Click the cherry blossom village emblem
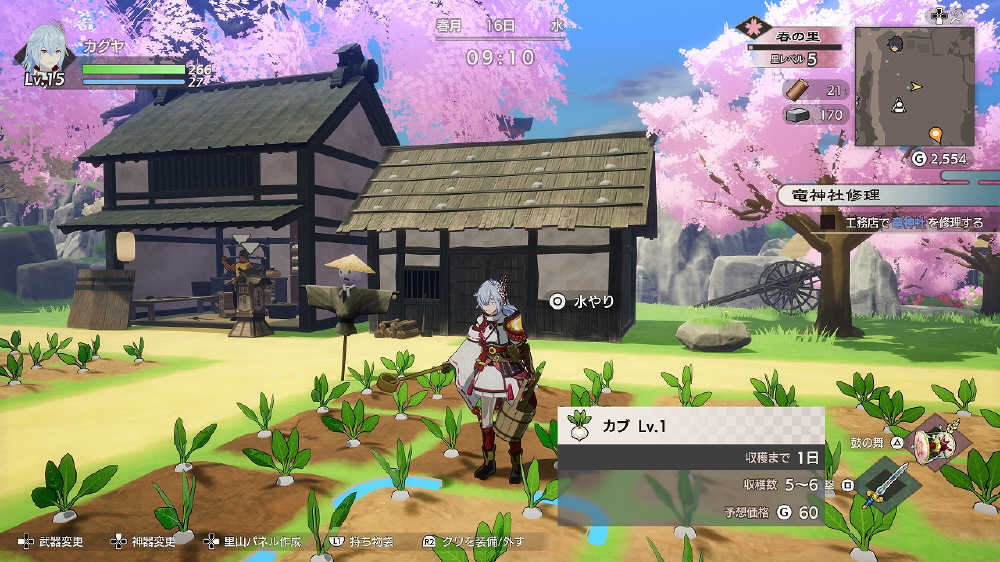The height and width of the screenshot is (562, 1000). [x=752, y=27]
